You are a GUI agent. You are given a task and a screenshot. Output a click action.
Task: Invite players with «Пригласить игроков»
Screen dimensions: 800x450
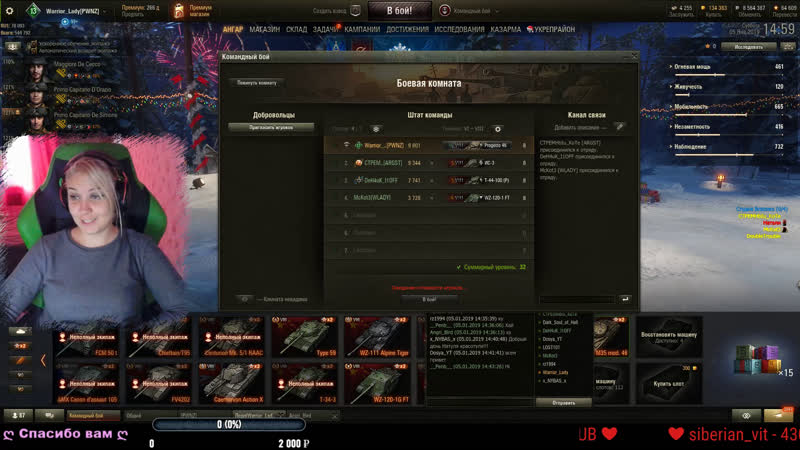tap(272, 128)
